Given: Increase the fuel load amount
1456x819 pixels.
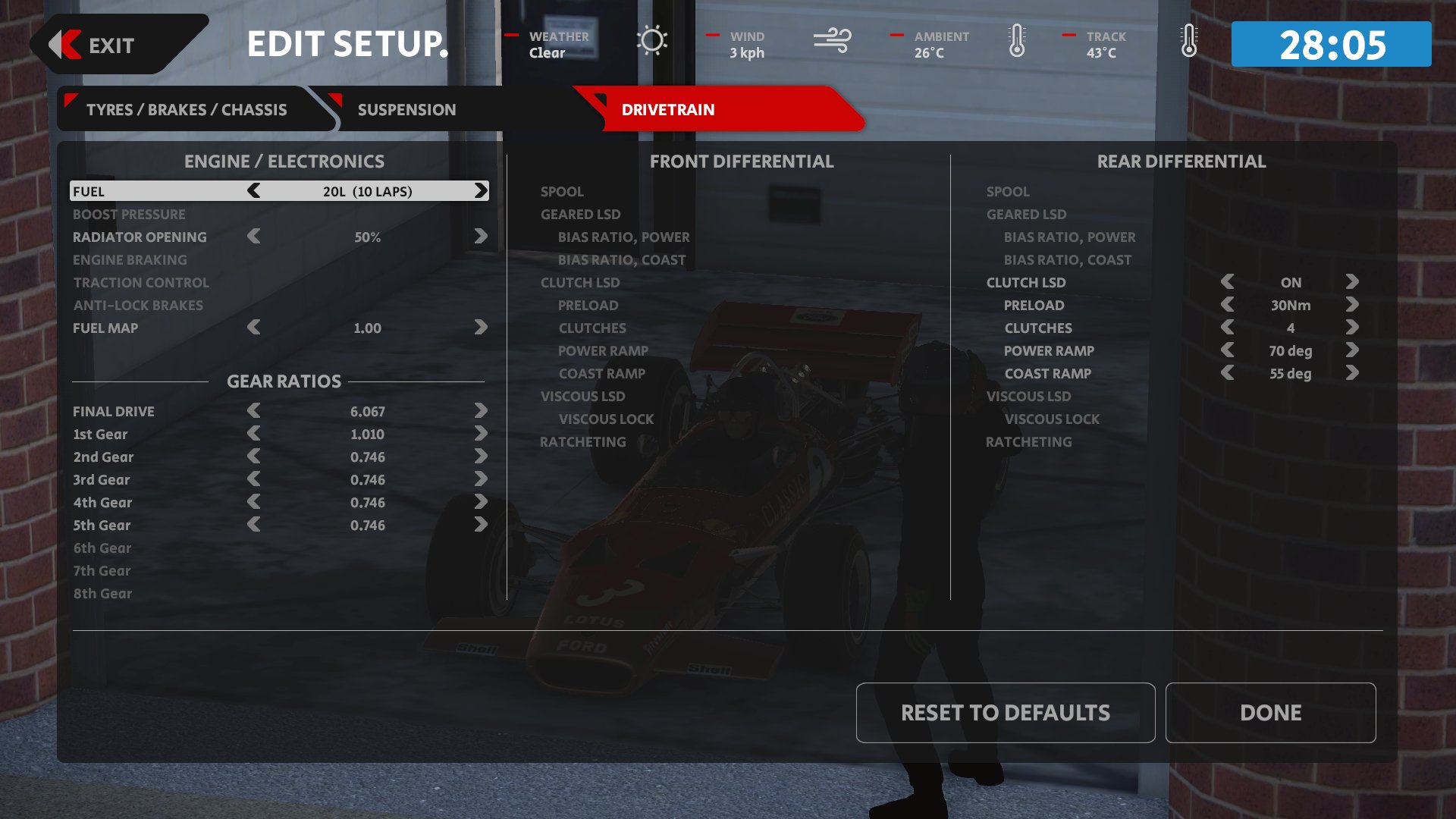Looking at the screenshot, I should point(481,191).
